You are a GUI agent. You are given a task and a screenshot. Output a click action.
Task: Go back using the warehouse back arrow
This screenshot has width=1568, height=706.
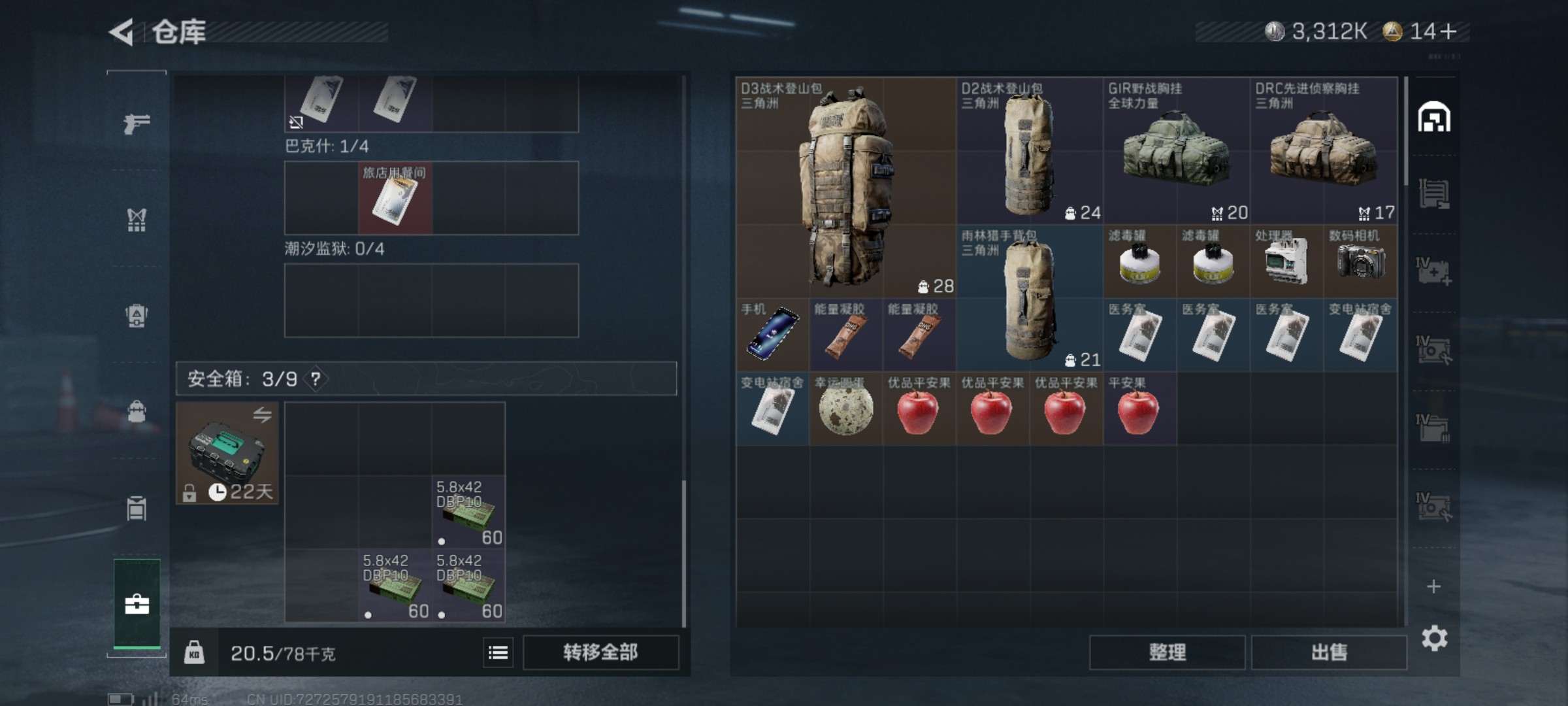(x=122, y=32)
